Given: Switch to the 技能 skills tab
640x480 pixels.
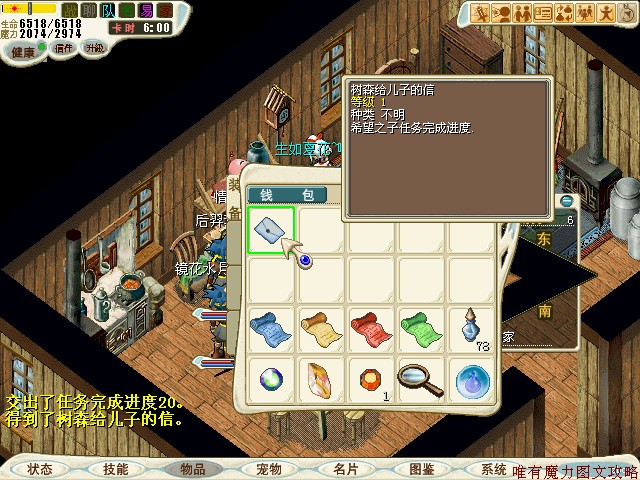Looking at the screenshot, I should tap(114, 468).
